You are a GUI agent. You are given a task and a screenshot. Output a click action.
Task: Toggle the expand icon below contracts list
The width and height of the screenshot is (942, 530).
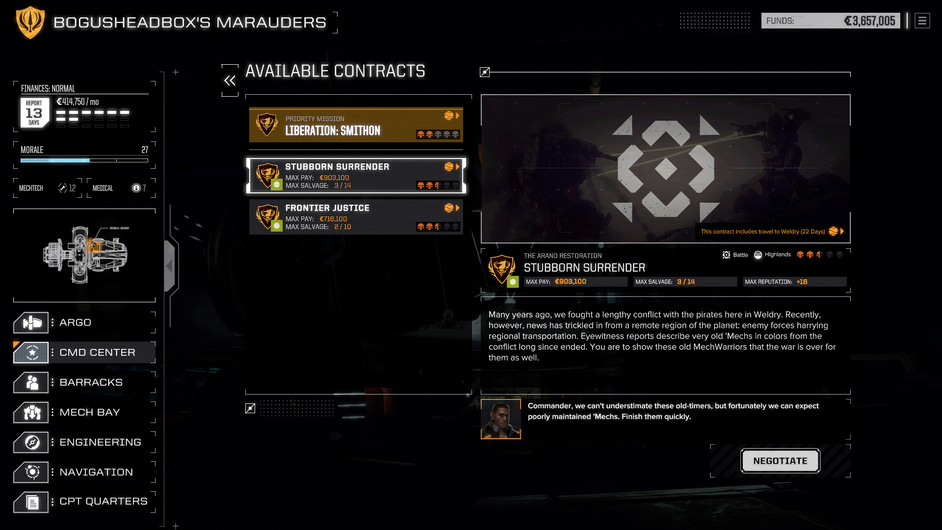point(250,408)
